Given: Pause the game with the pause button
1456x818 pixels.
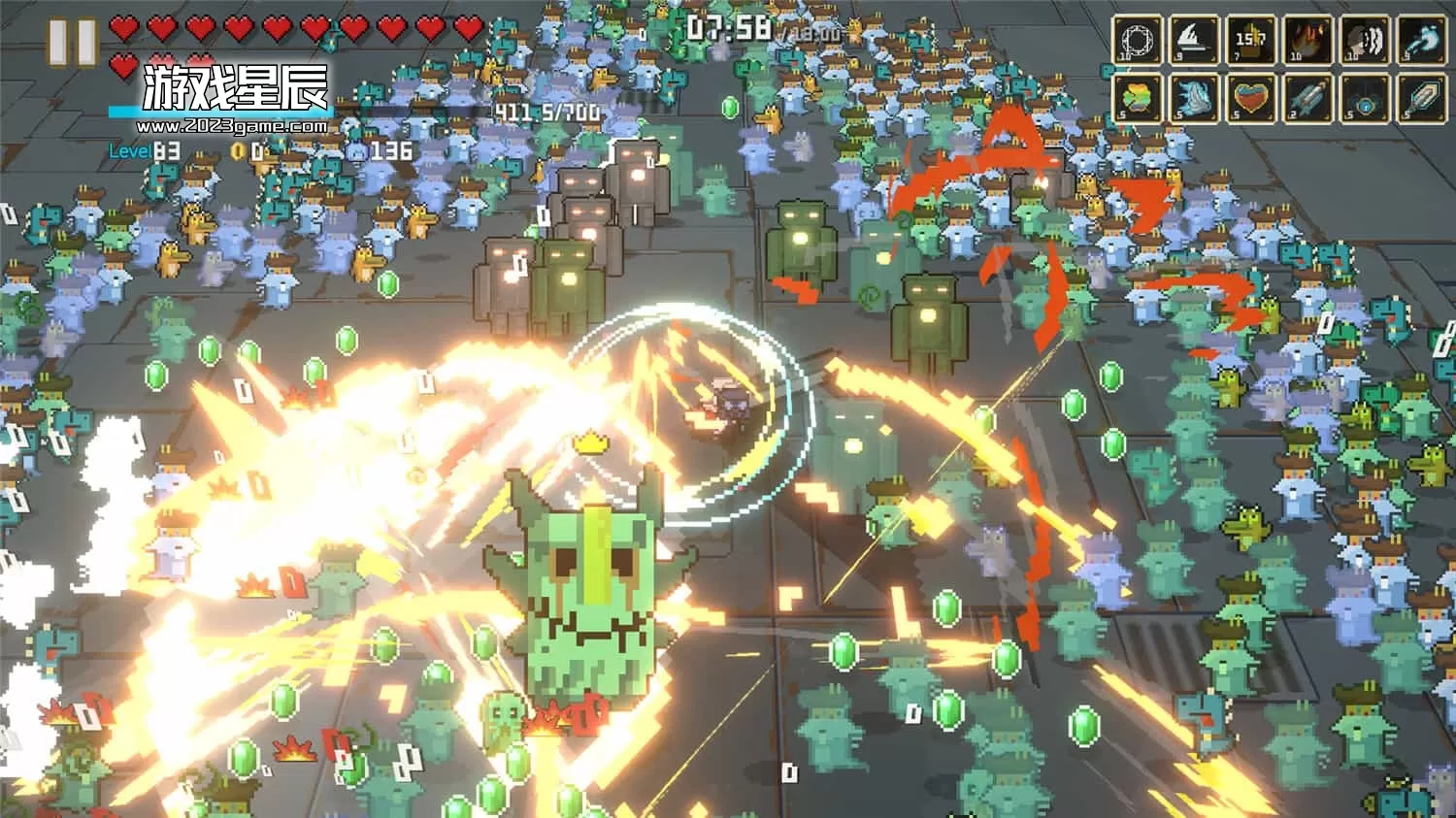Looking at the screenshot, I should pos(72,41).
